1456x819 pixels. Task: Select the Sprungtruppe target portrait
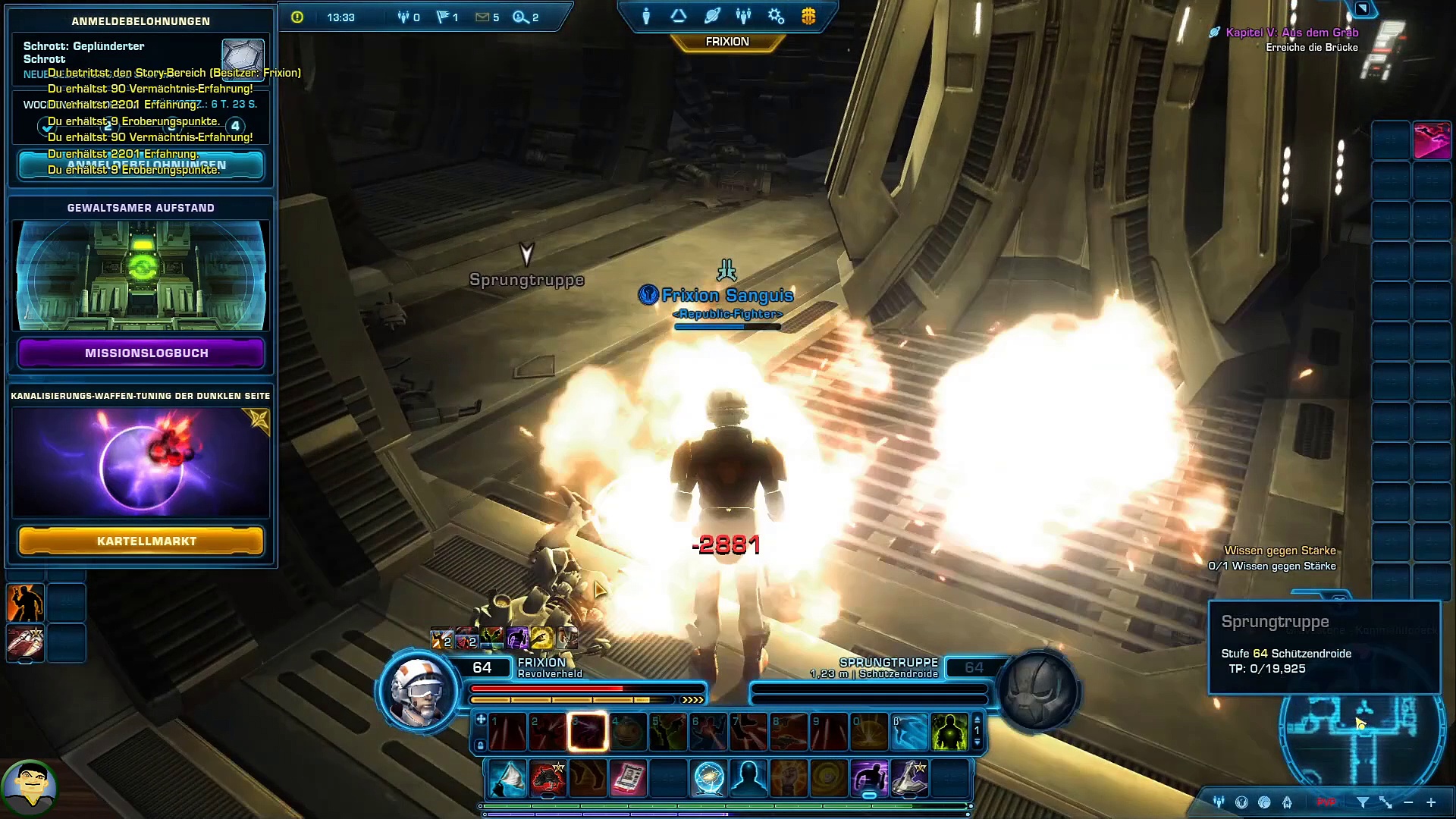tap(1038, 692)
